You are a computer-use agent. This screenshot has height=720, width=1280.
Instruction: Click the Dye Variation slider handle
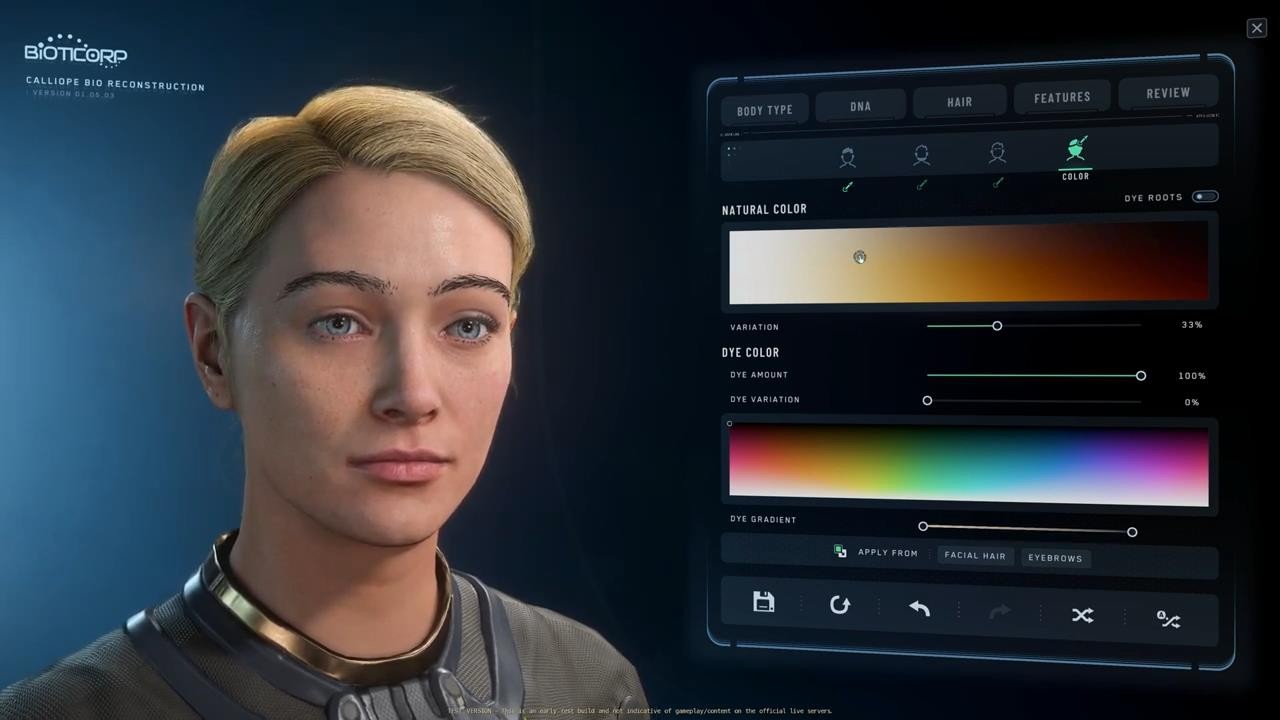tap(927, 401)
